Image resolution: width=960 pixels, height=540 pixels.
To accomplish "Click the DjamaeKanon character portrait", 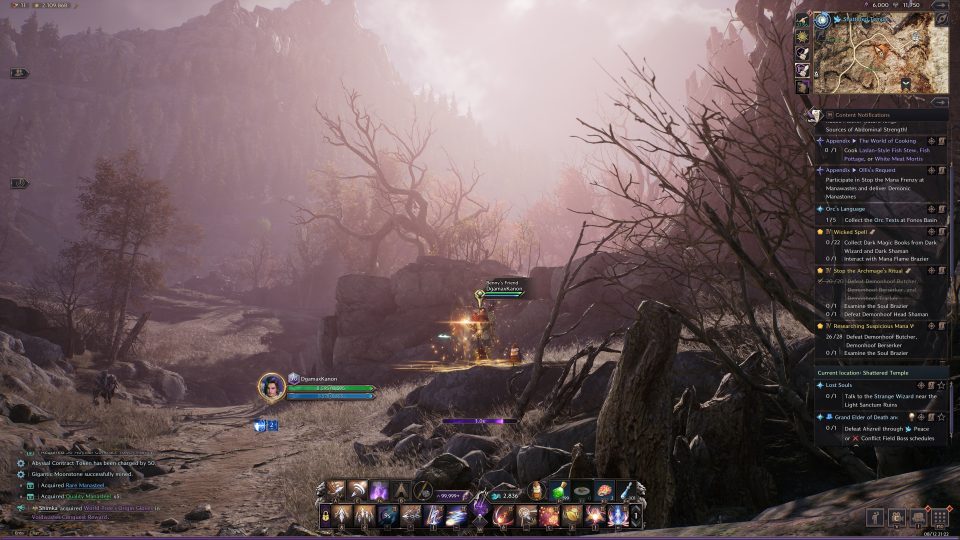I will pos(272,387).
